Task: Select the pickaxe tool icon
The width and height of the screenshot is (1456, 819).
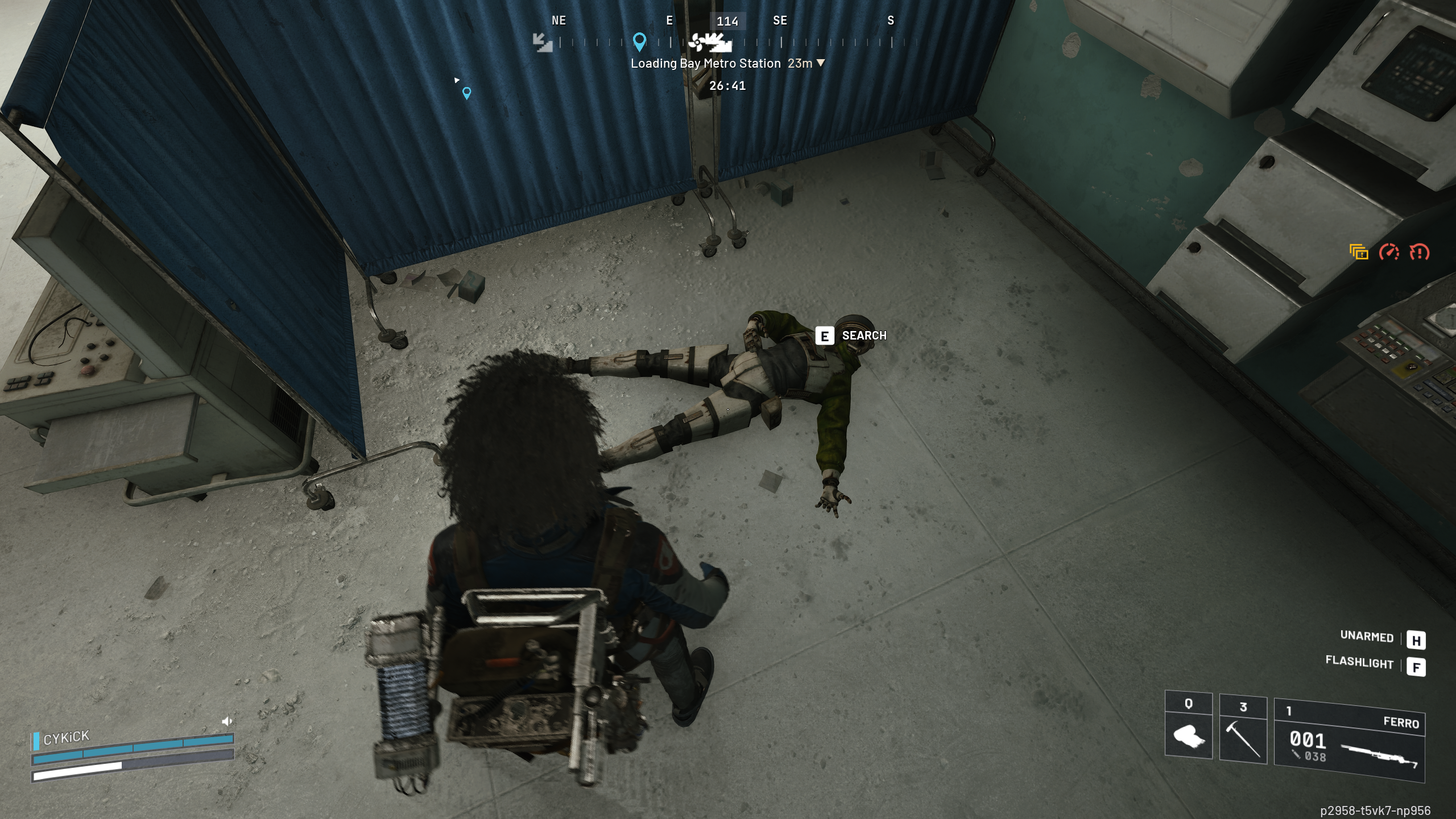Action: pyautogui.click(x=1242, y=740)
